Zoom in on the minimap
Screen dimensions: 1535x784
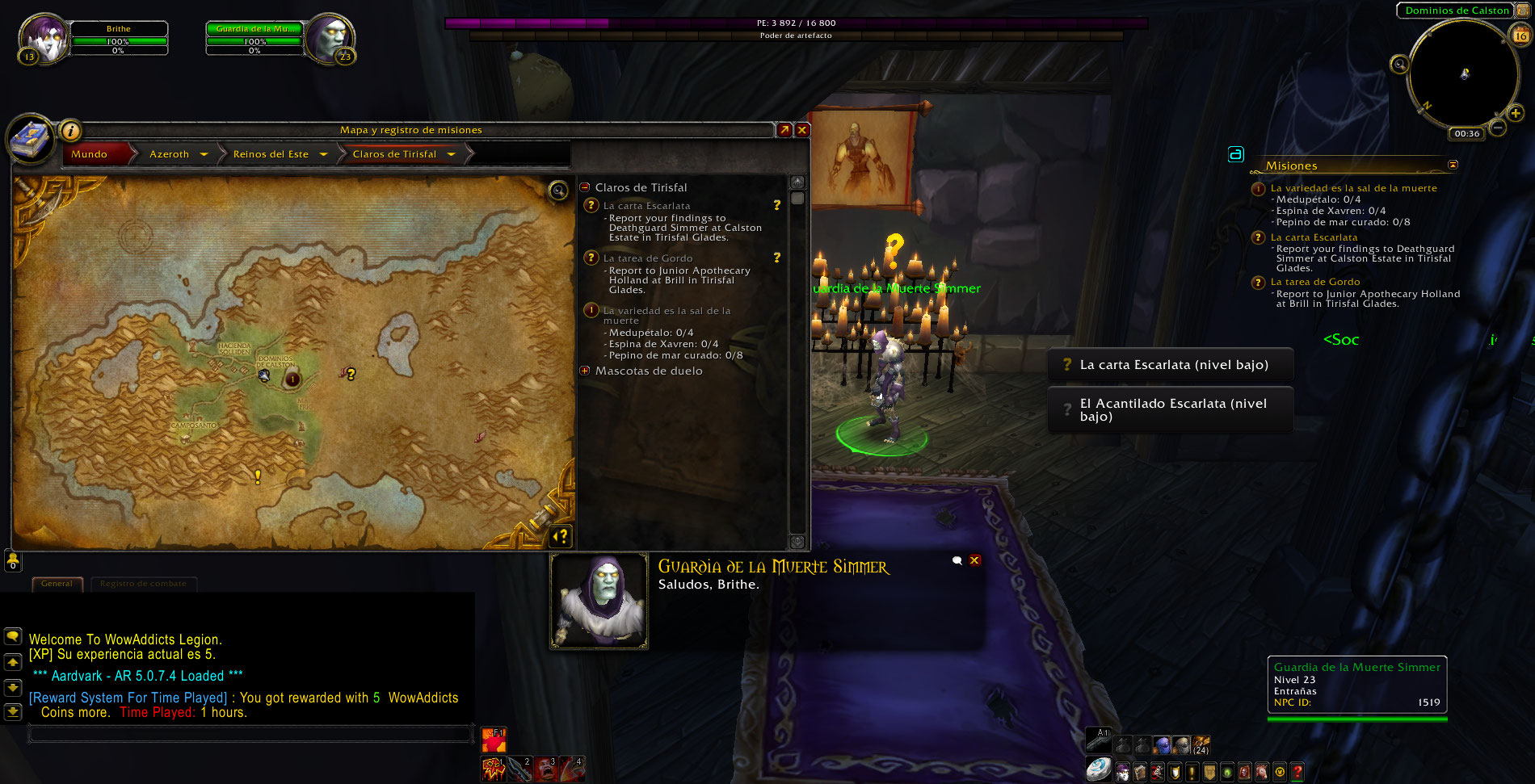[x=1516, y=114]
